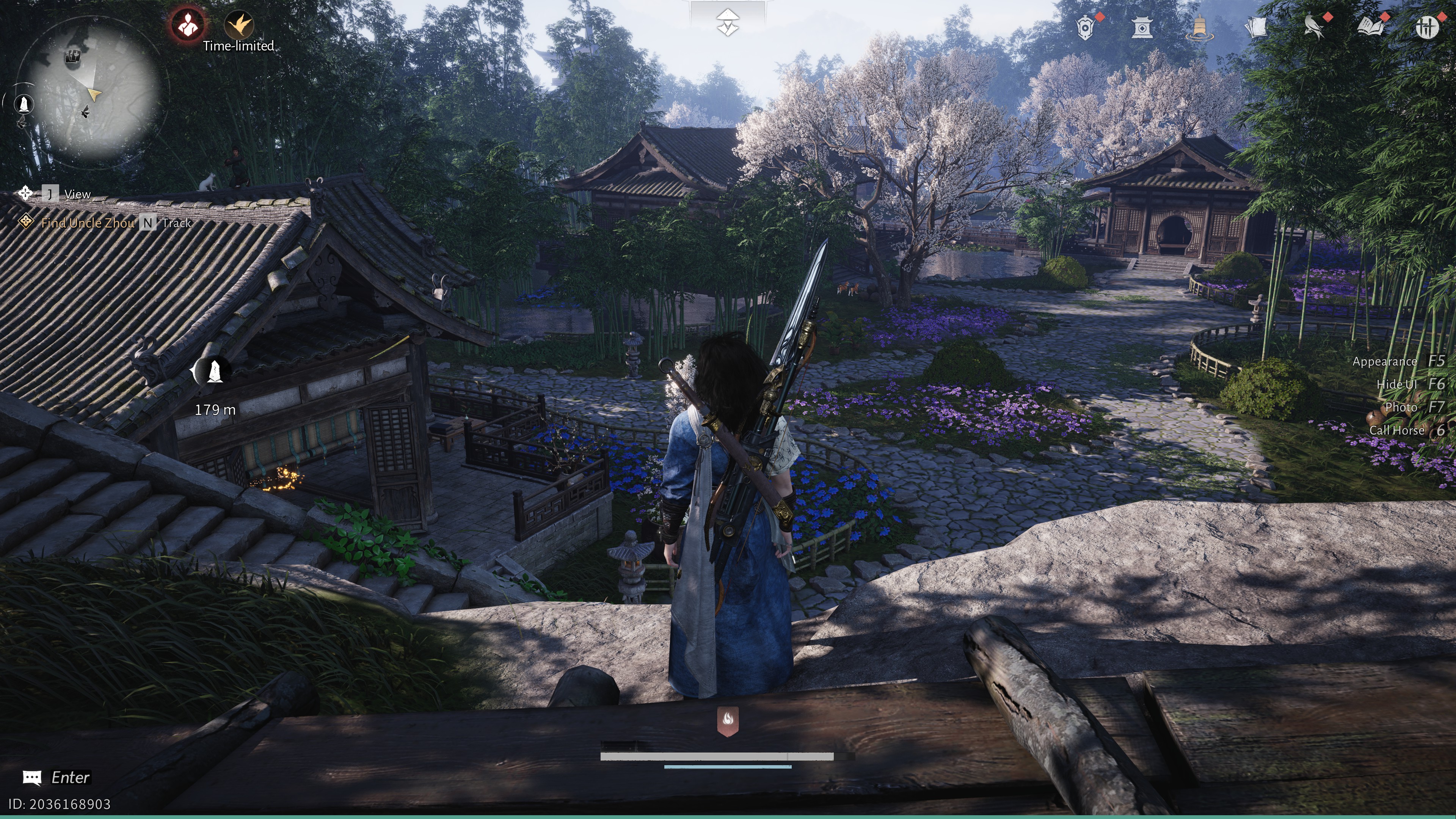Open the open-book journal icon
The image size is (1456, 819).
(x=1371, y=27)
